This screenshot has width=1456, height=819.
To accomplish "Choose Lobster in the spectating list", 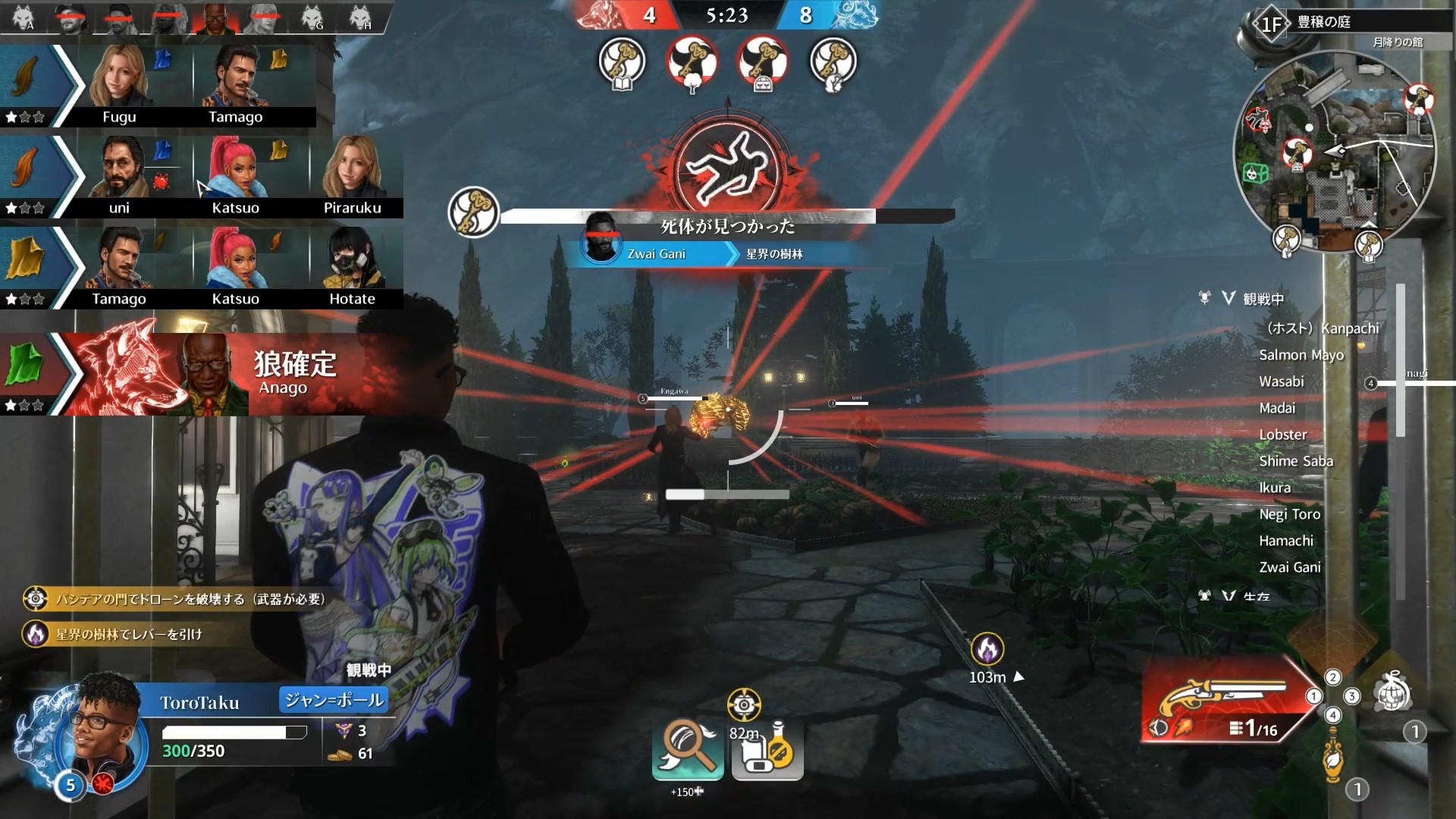I will click(x=1283, y=435).
